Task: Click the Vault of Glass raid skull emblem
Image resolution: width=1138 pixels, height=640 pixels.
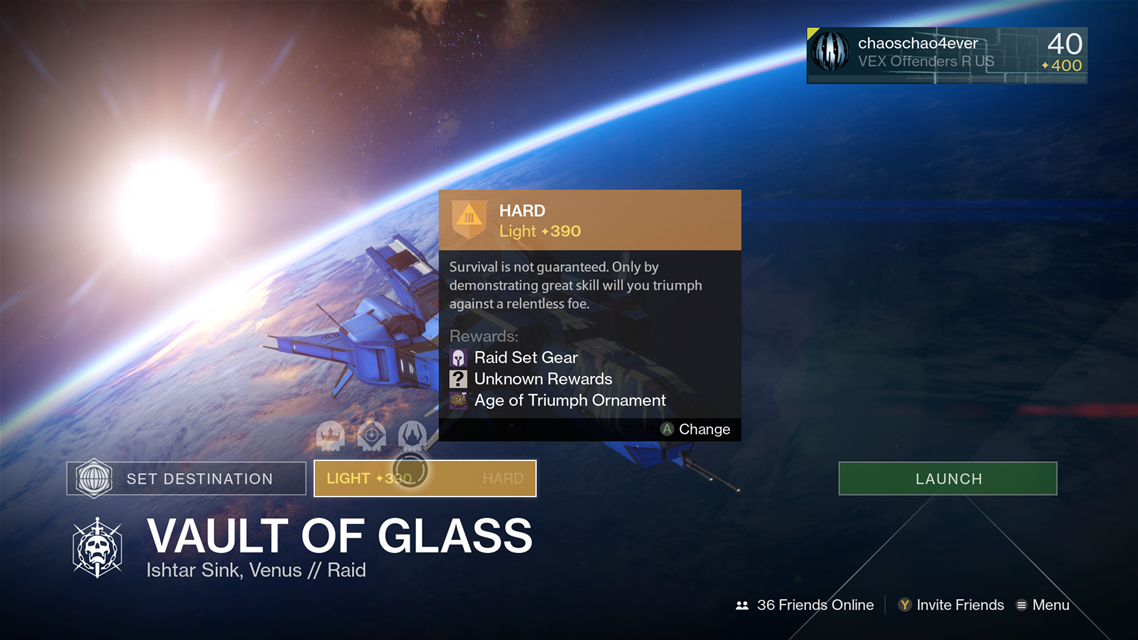Action: tap(97, 547)
